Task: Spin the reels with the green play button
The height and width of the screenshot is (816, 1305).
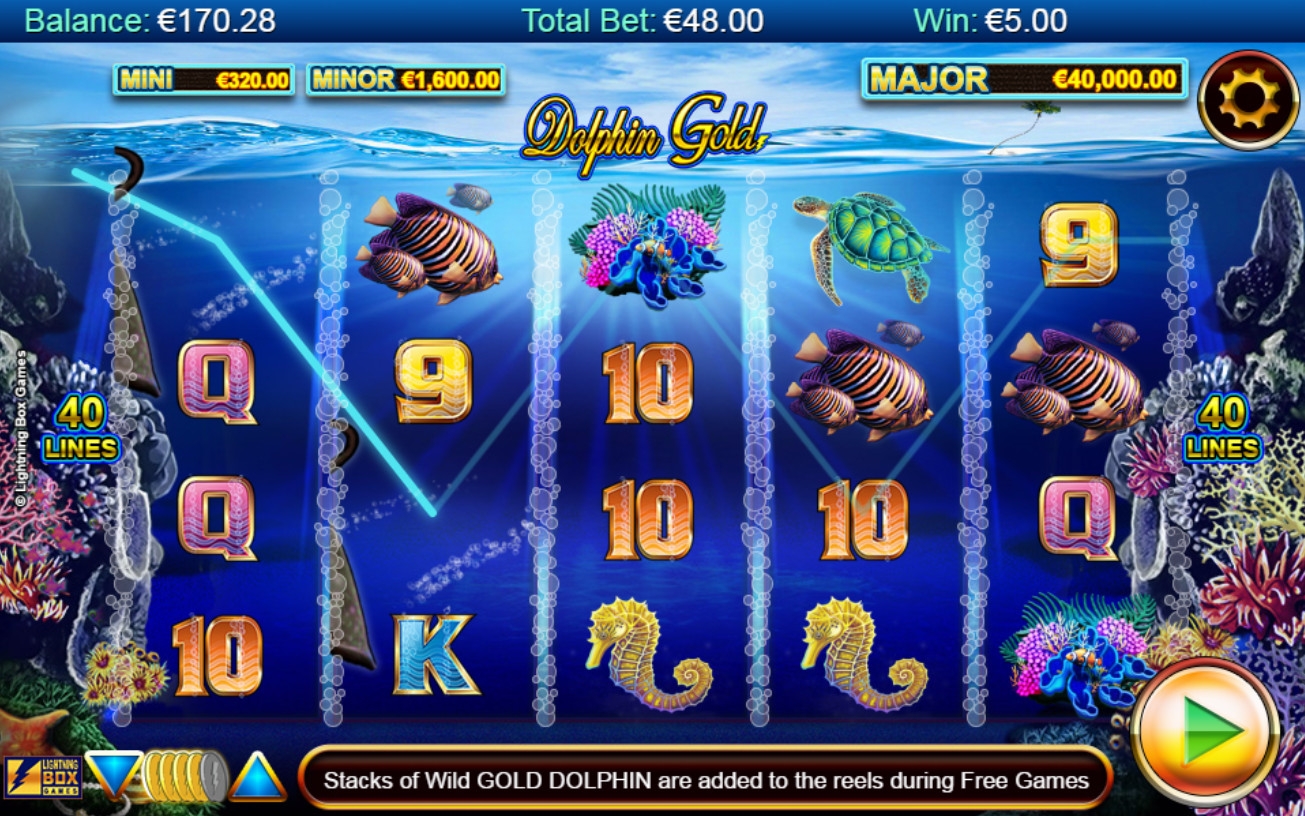Action: coord(1205,732)
